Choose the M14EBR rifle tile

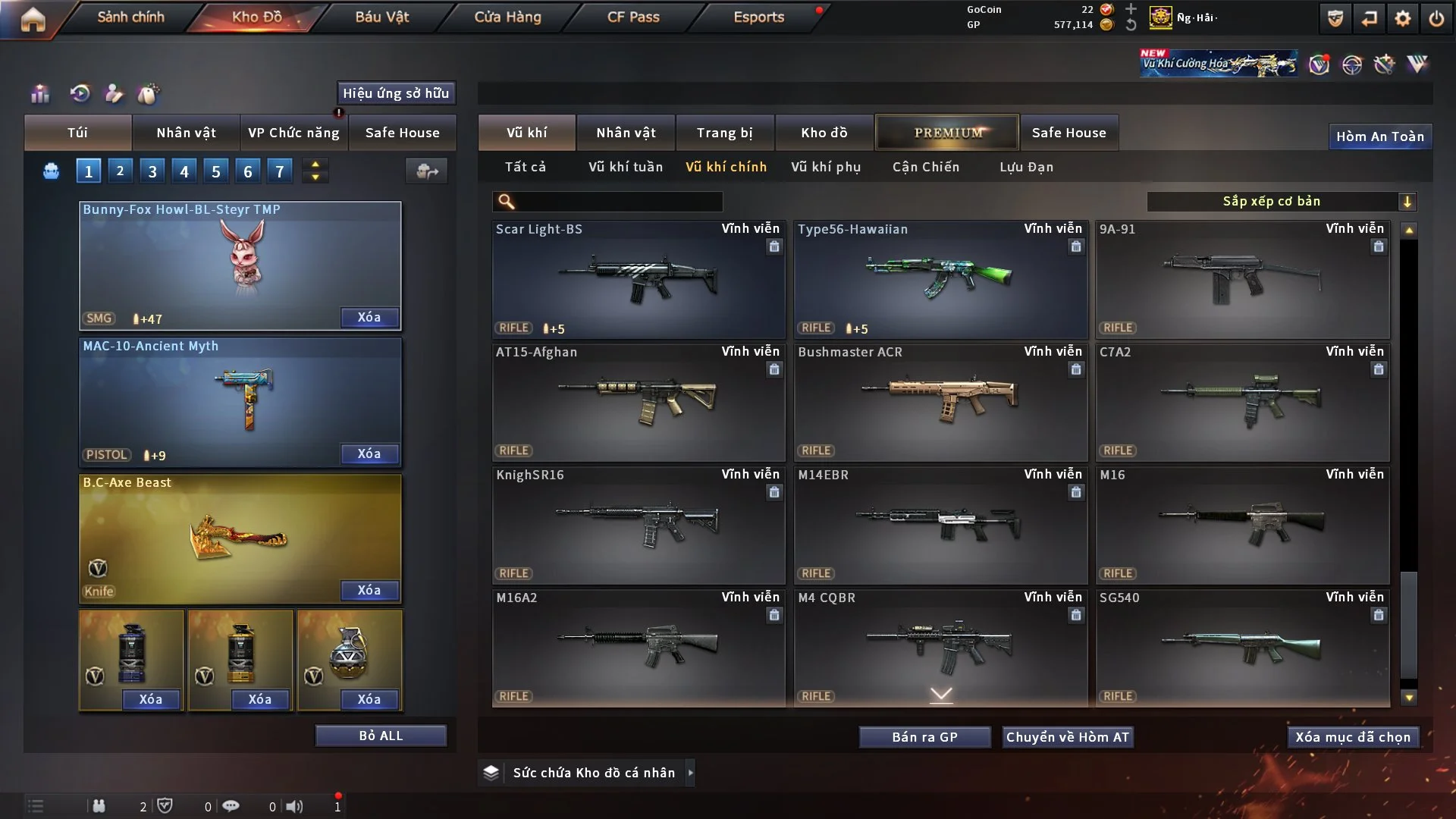pyautogui.click(x=940, y=525)
